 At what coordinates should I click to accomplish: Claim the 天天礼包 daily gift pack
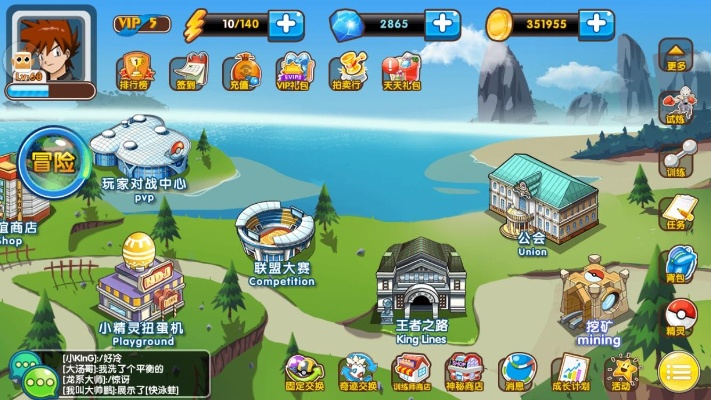pos(399,70)
